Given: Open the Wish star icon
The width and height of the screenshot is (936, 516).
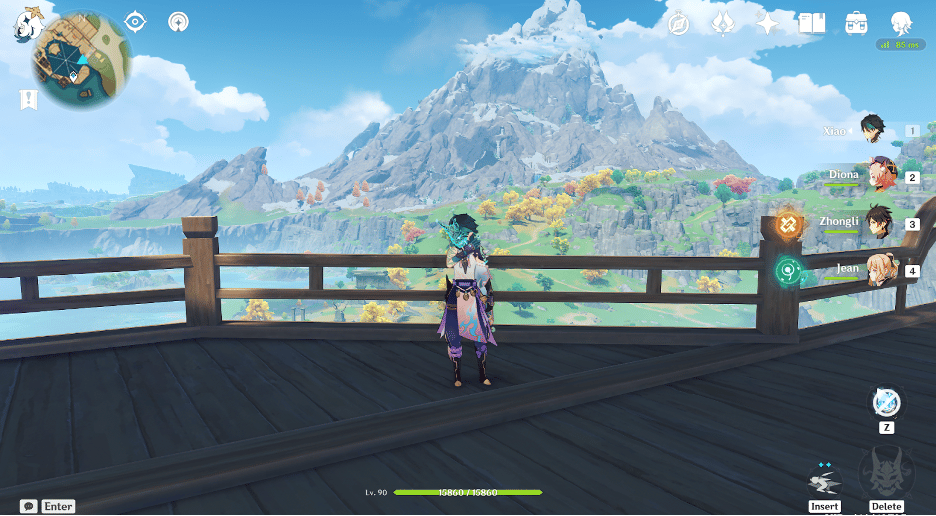Looking at the screenshot, I should coord(767,23).
